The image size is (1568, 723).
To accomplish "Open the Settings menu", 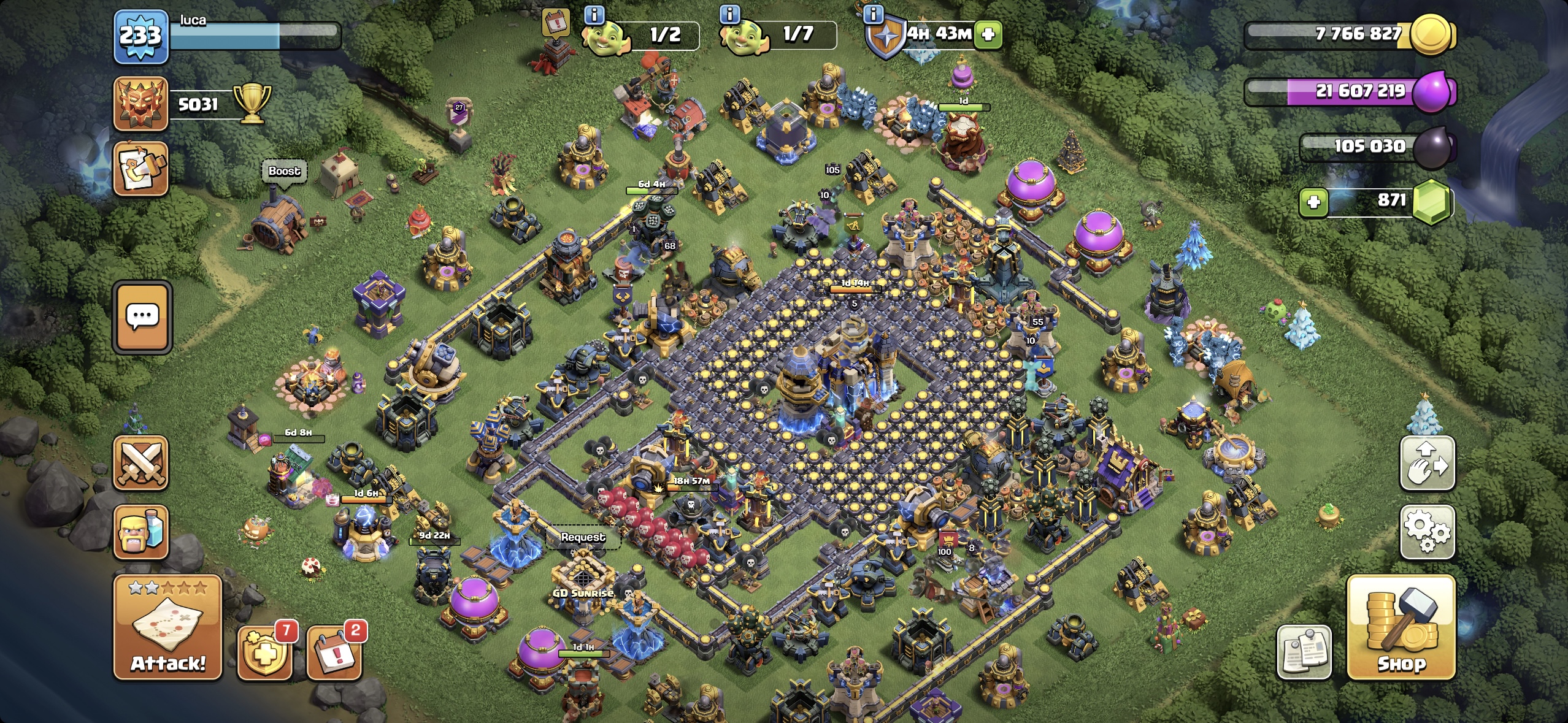I will pyautogui.click(x=1428, y=532).
